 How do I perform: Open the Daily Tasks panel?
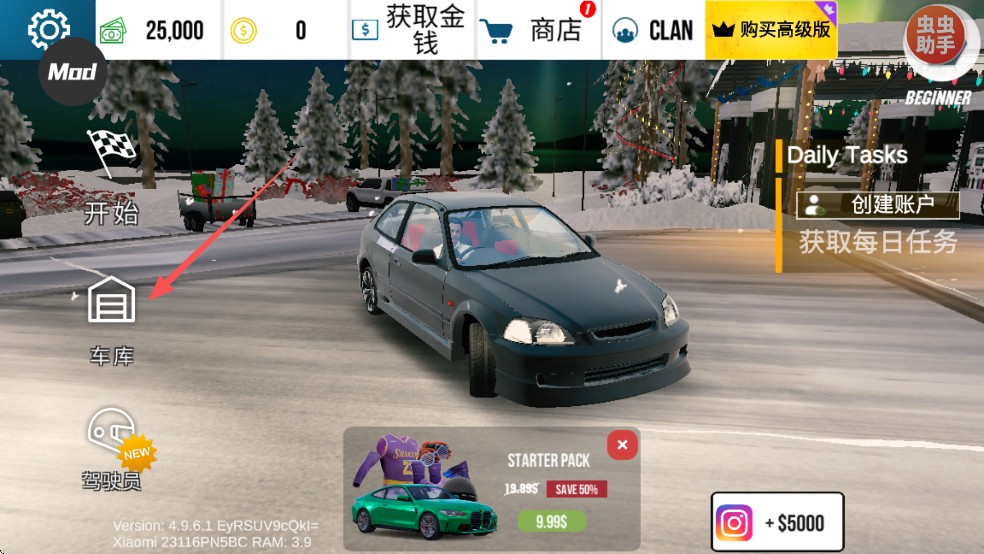(847, 155)
